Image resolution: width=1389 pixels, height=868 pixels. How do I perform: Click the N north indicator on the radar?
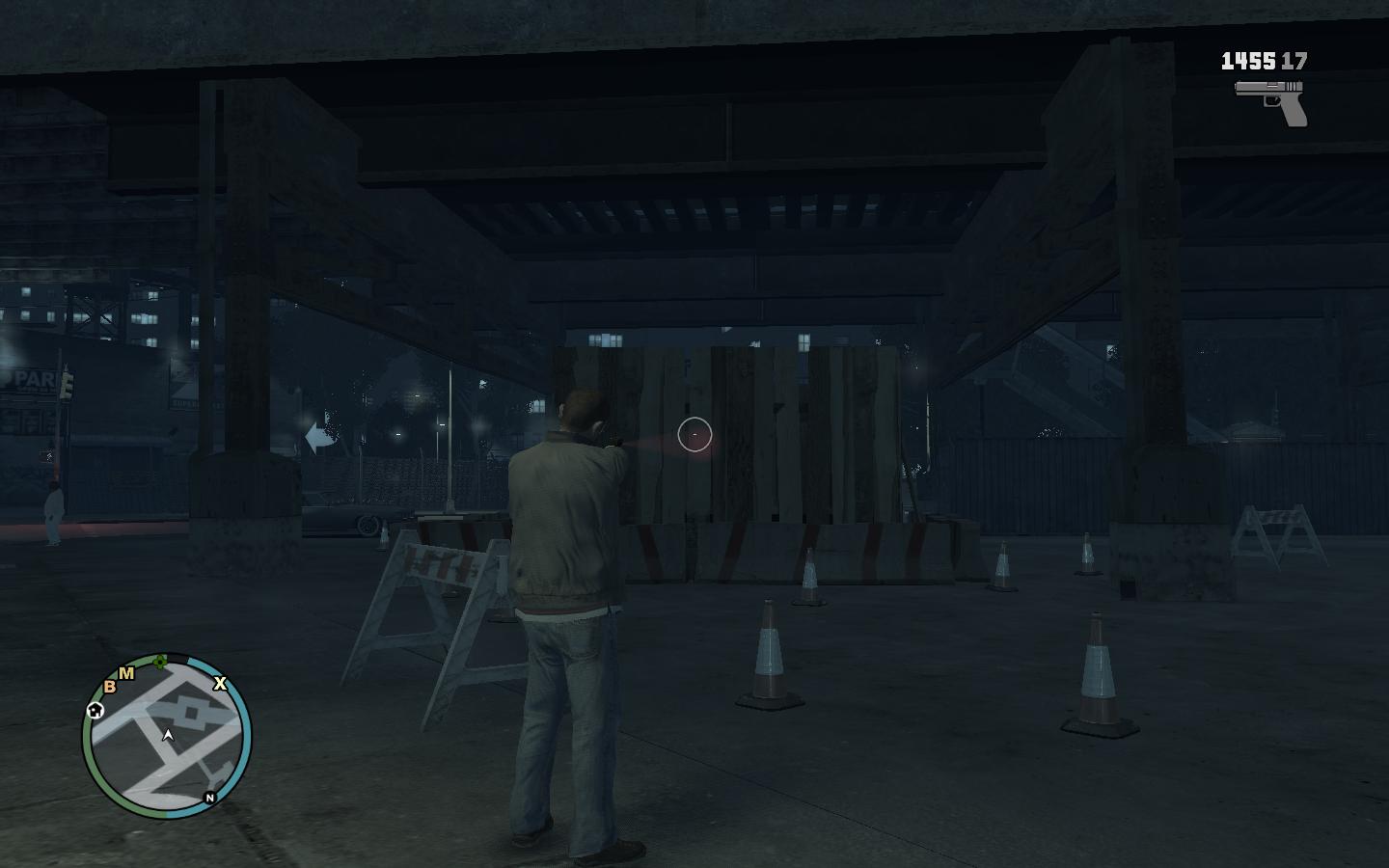pyautogui.click(x=209, y=798)
